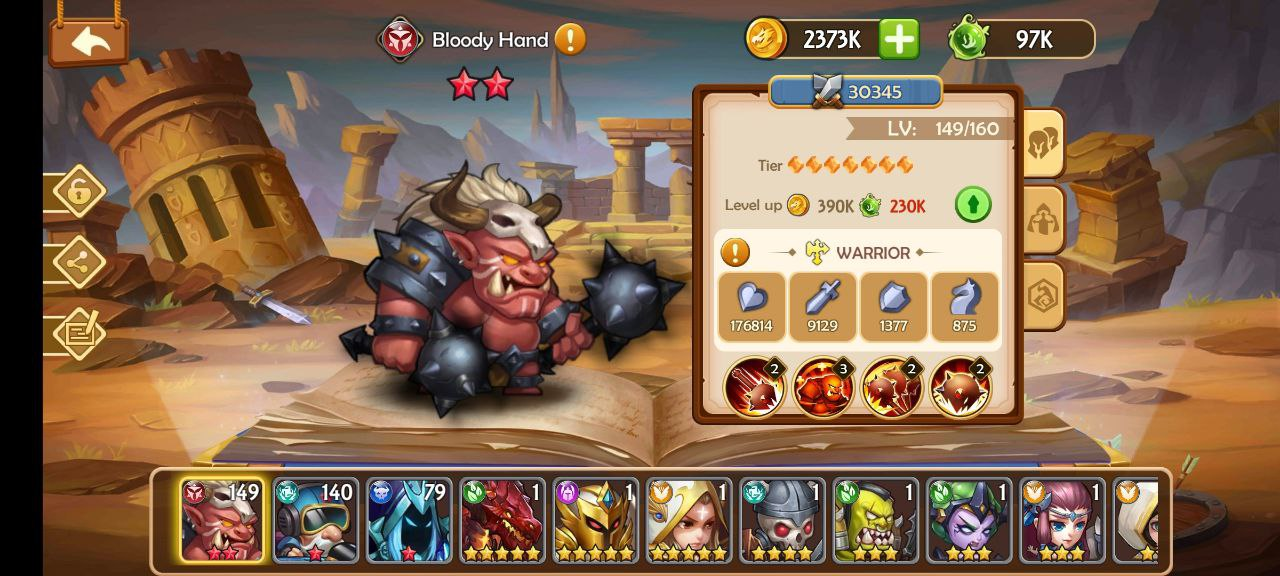Tap the green plus to add gold

tap(899, 39)
